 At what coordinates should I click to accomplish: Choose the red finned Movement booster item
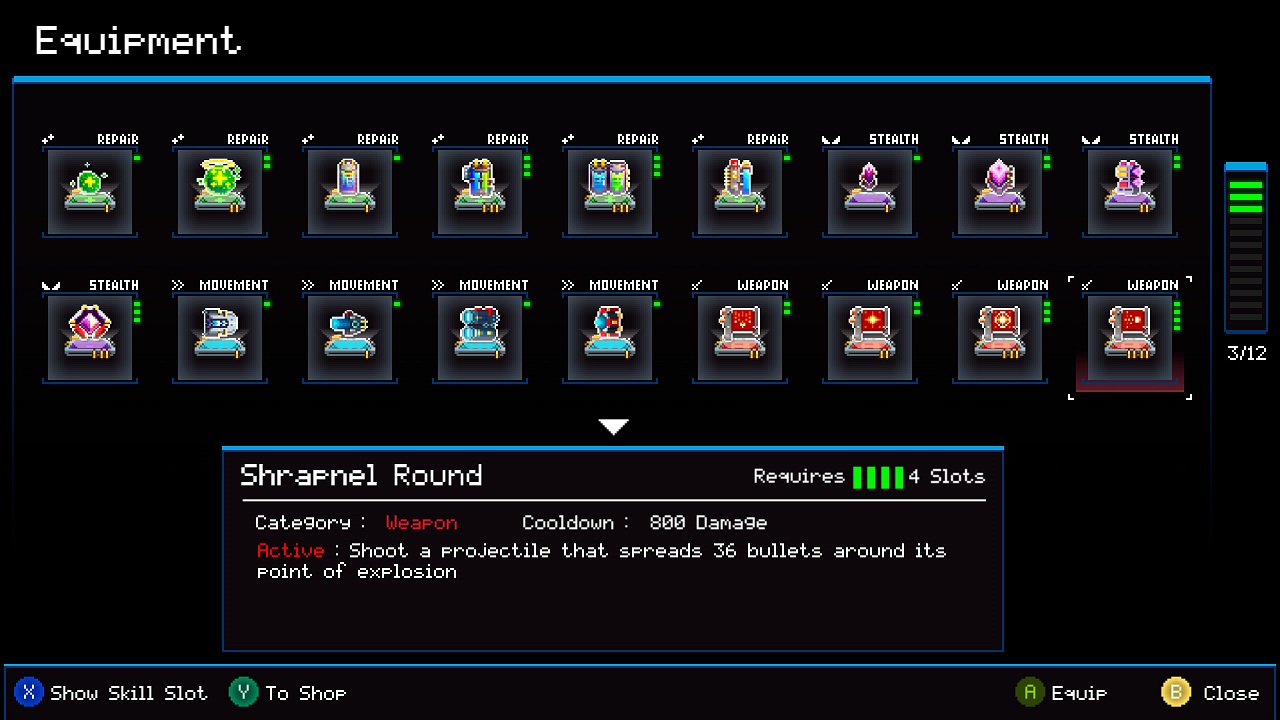tap(610, 336)
